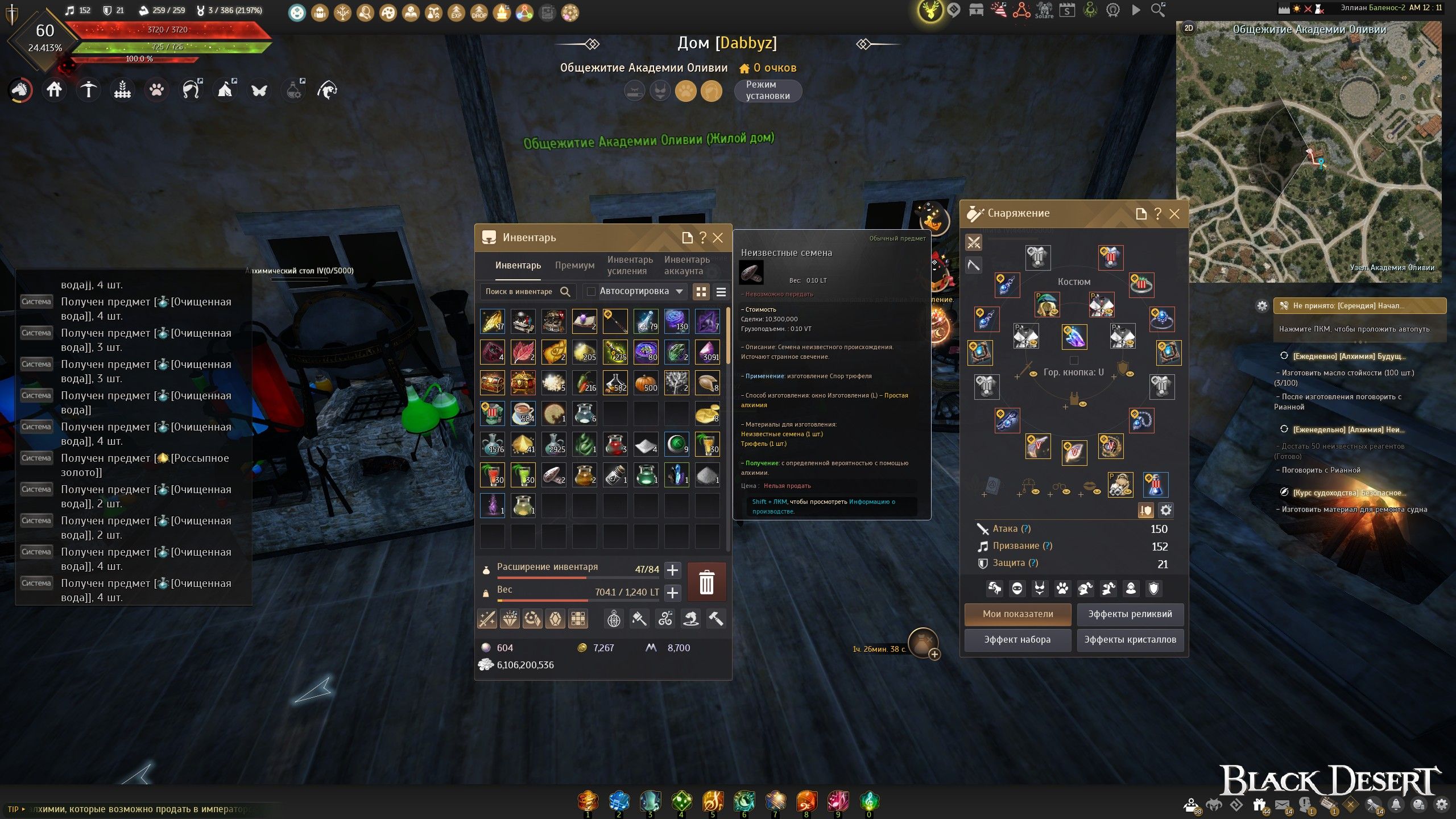Switch inventory to list view
The width and height of the screenshot is (1456, 819).
click(721, 292)
